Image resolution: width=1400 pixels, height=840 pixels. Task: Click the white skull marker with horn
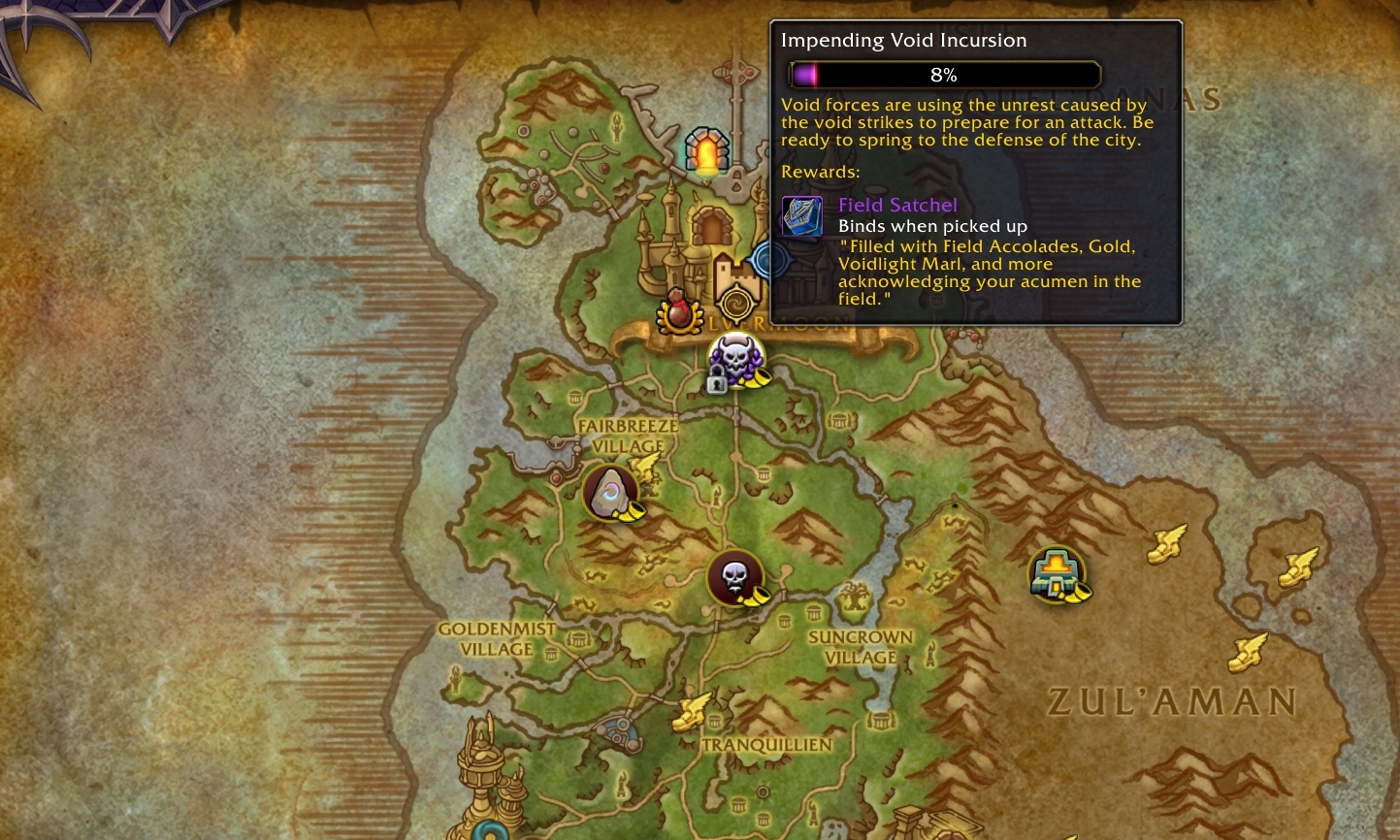coord(734,579)
